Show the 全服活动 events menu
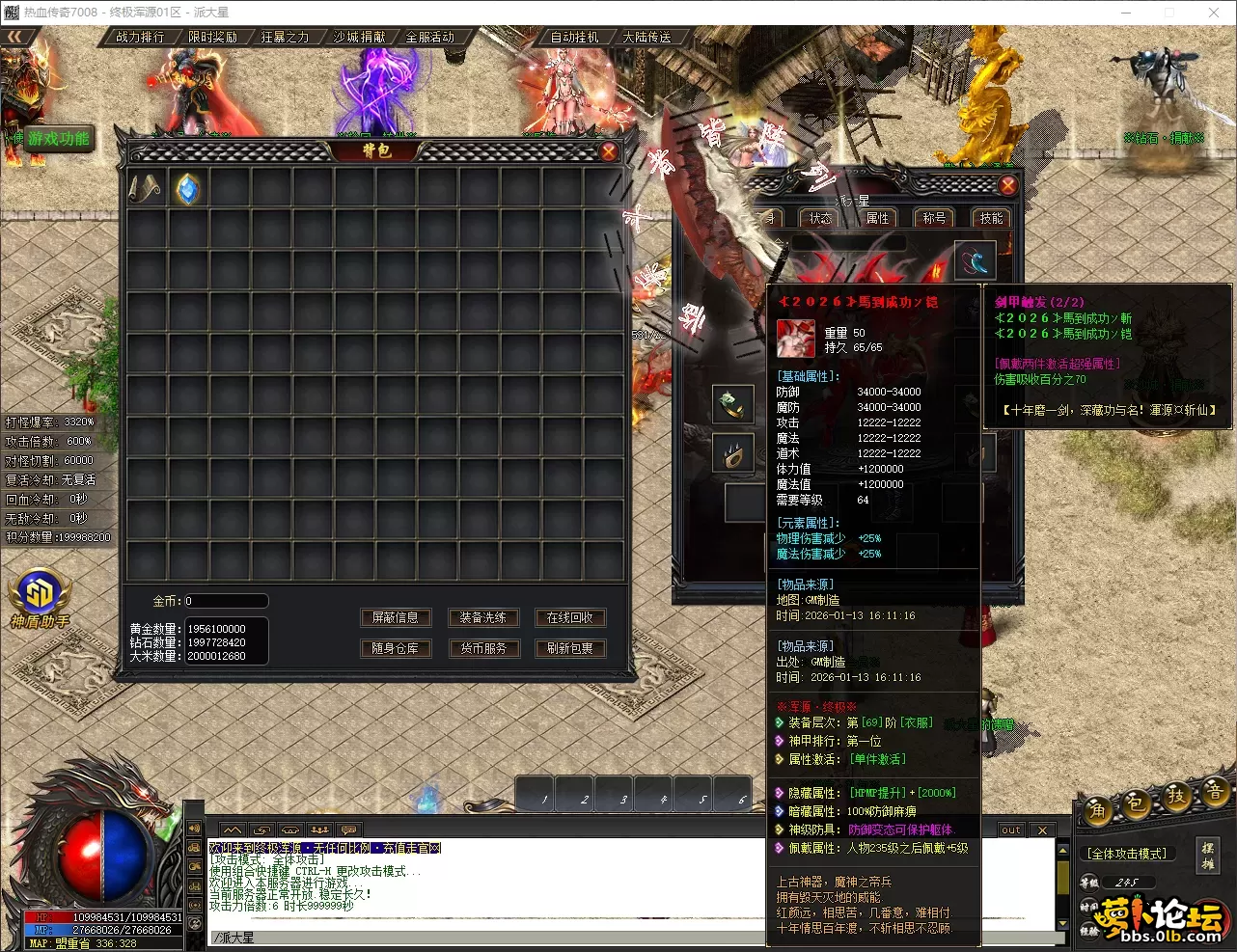 click(429, 37)
